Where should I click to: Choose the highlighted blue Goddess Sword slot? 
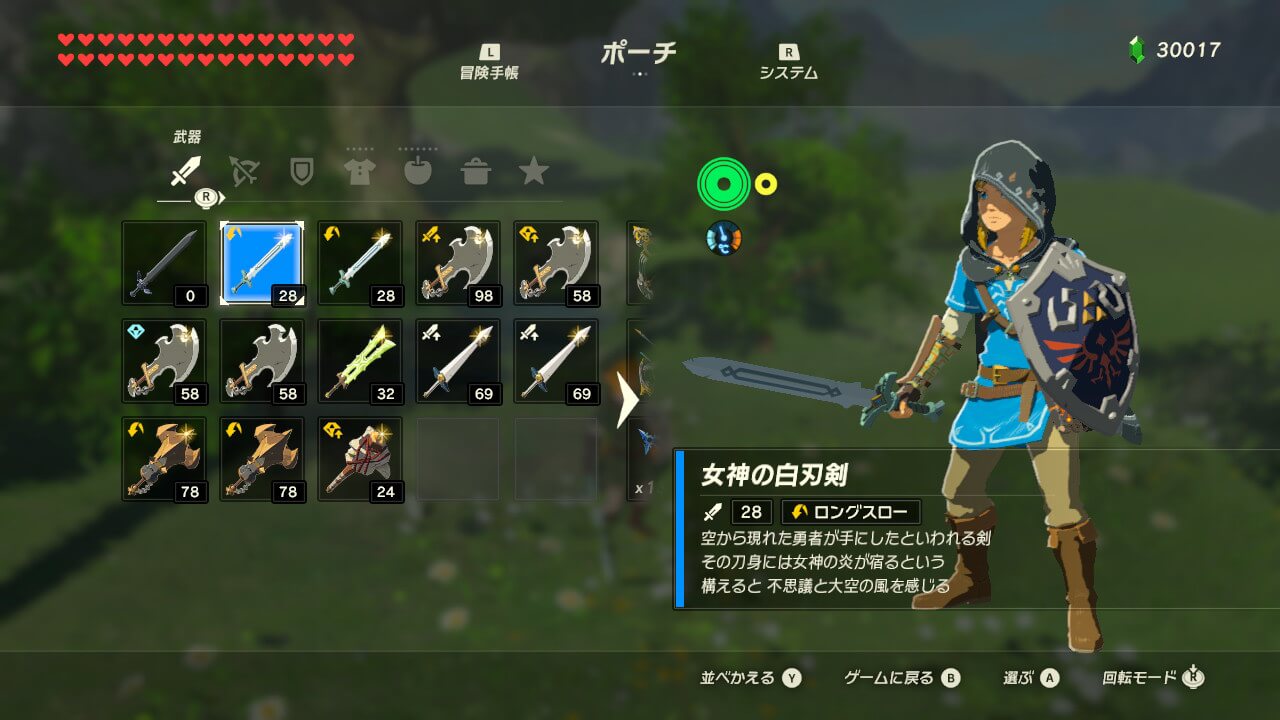[262, 263]
